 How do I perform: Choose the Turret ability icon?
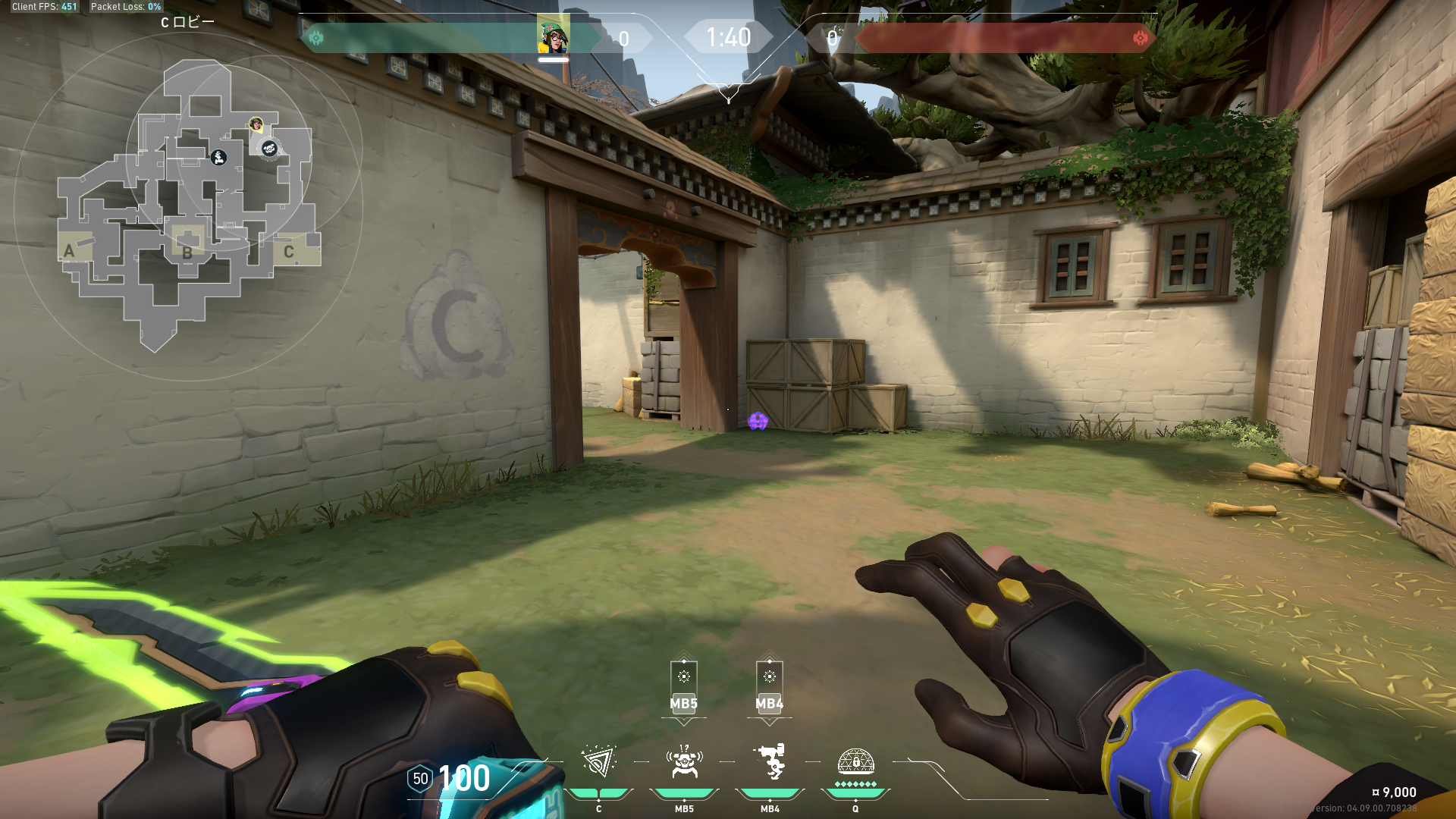(x=770, y=761)
